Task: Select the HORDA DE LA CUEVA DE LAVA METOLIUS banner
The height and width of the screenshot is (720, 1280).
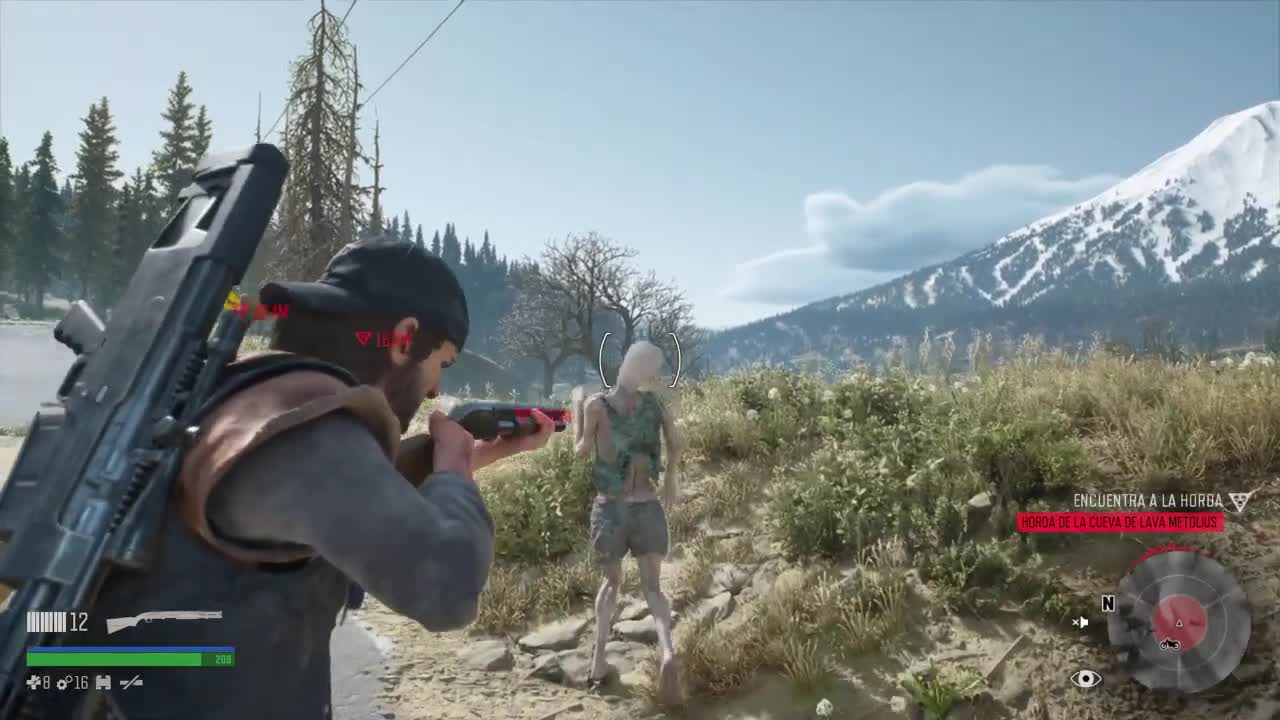Action: point(1120,522)
